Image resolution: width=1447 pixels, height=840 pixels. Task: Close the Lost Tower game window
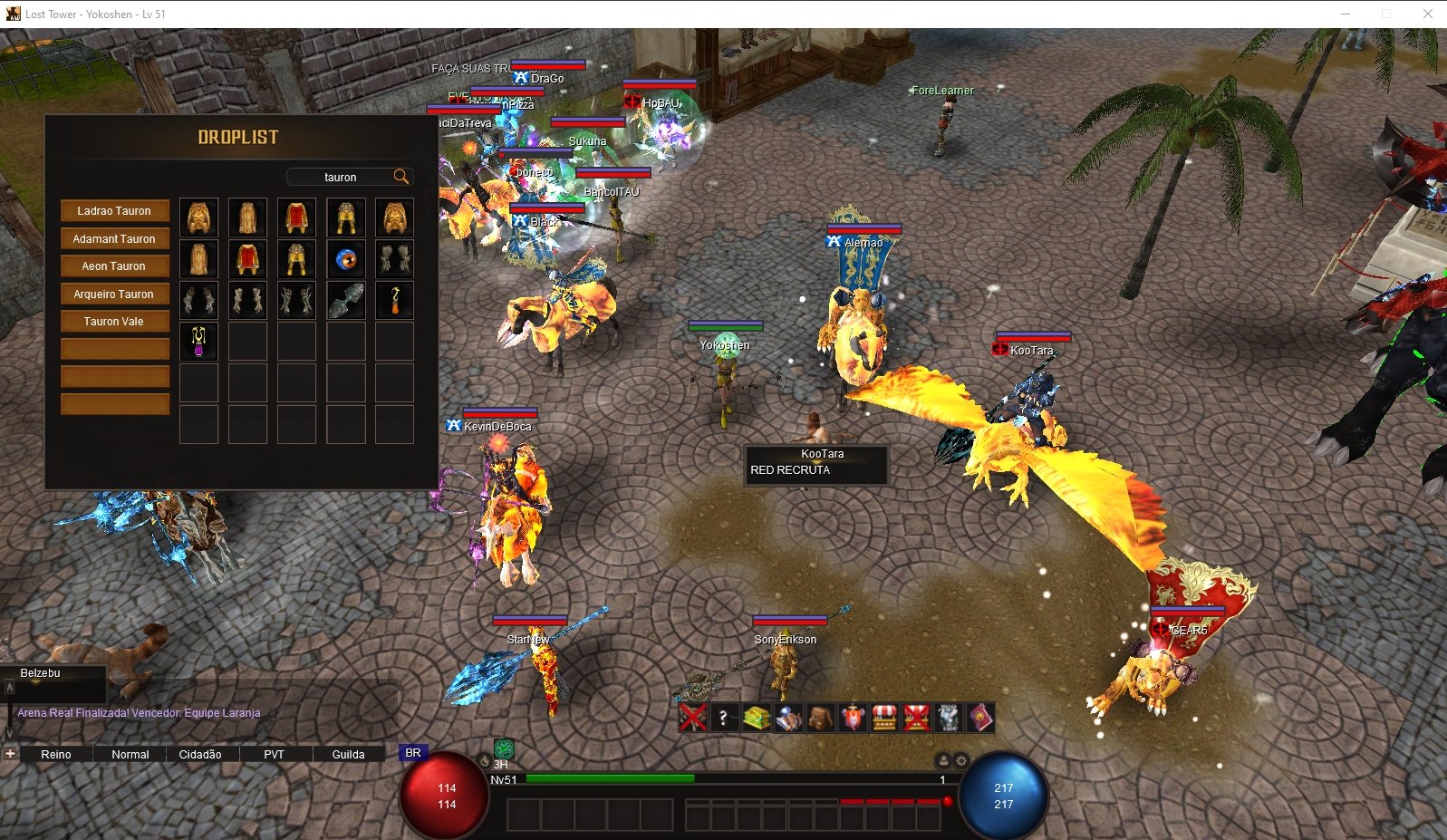pos(1427,14)
